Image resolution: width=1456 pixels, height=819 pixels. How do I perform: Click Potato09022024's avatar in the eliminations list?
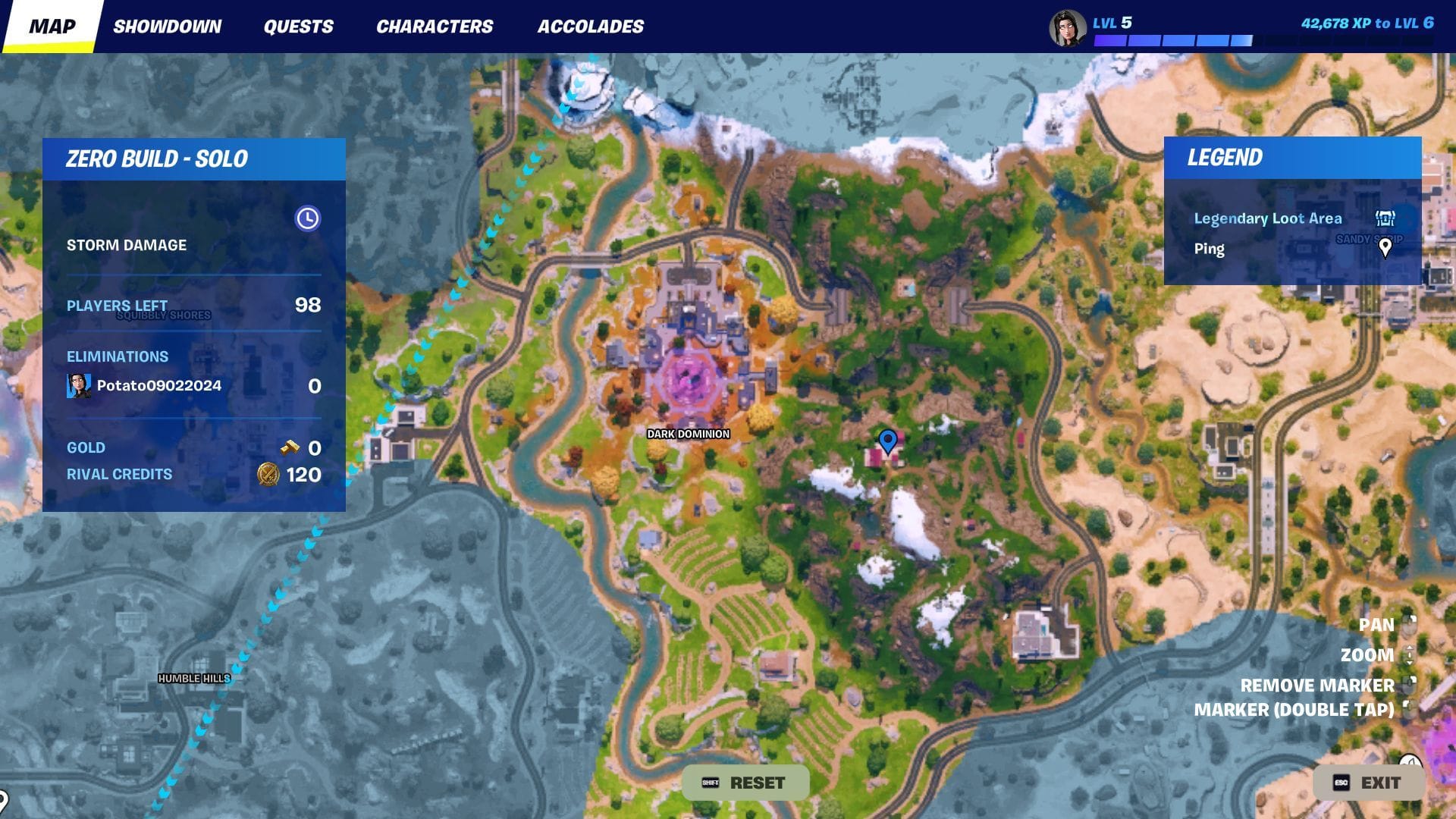pyautogui.click(x=80, y=384)
